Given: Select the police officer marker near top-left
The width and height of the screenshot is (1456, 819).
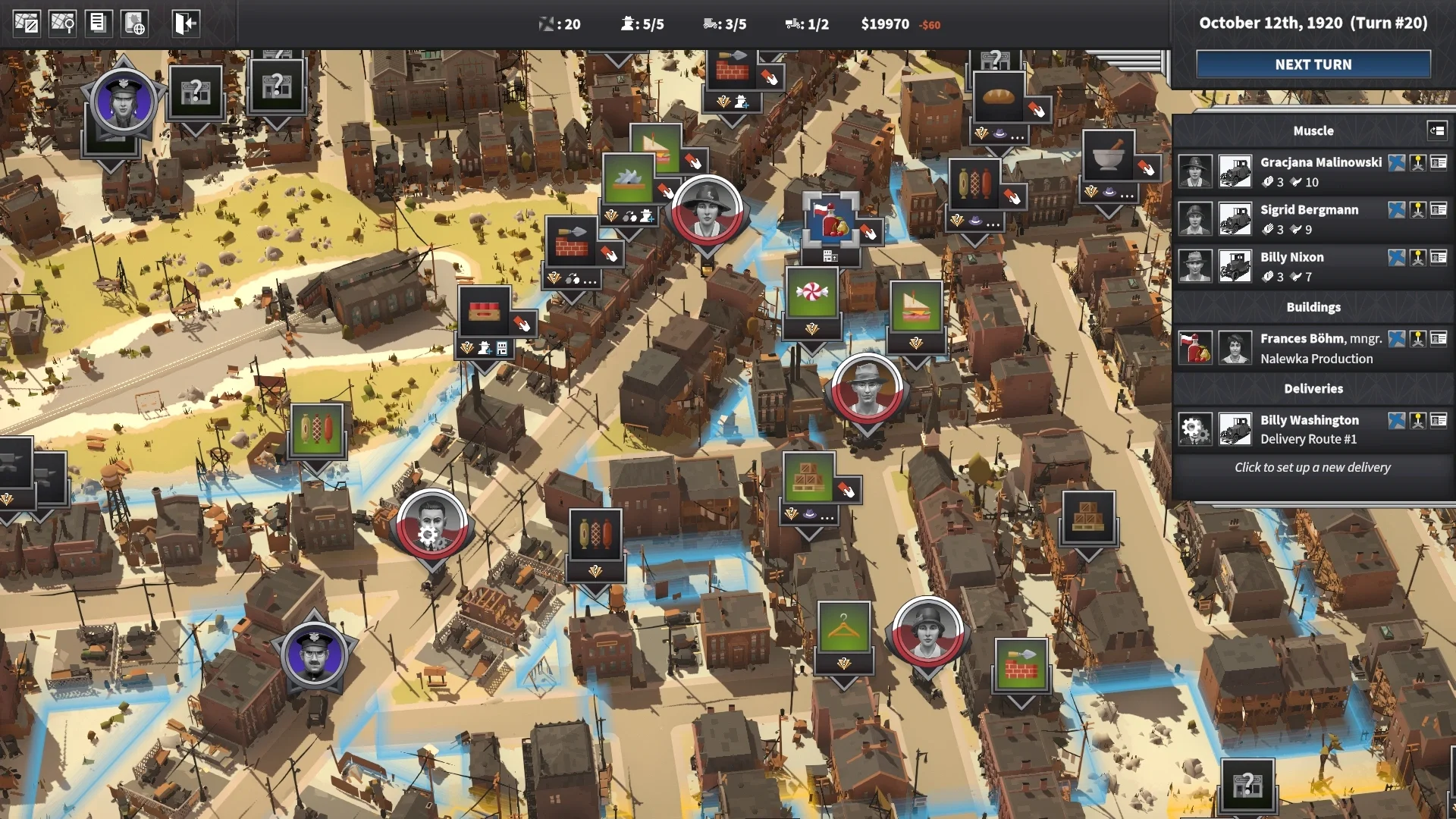Looking at the screenshot, I should coord(123,101).
